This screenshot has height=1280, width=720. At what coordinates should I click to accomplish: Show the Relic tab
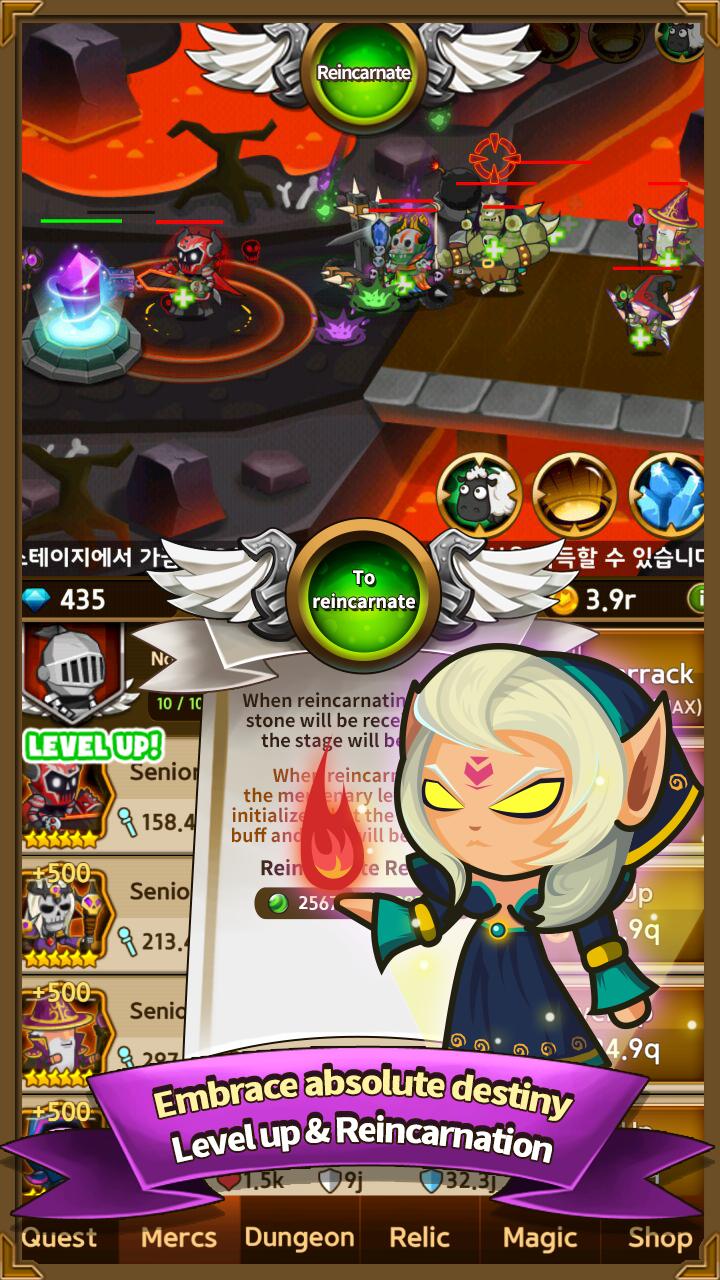(x=419, y=1237)
